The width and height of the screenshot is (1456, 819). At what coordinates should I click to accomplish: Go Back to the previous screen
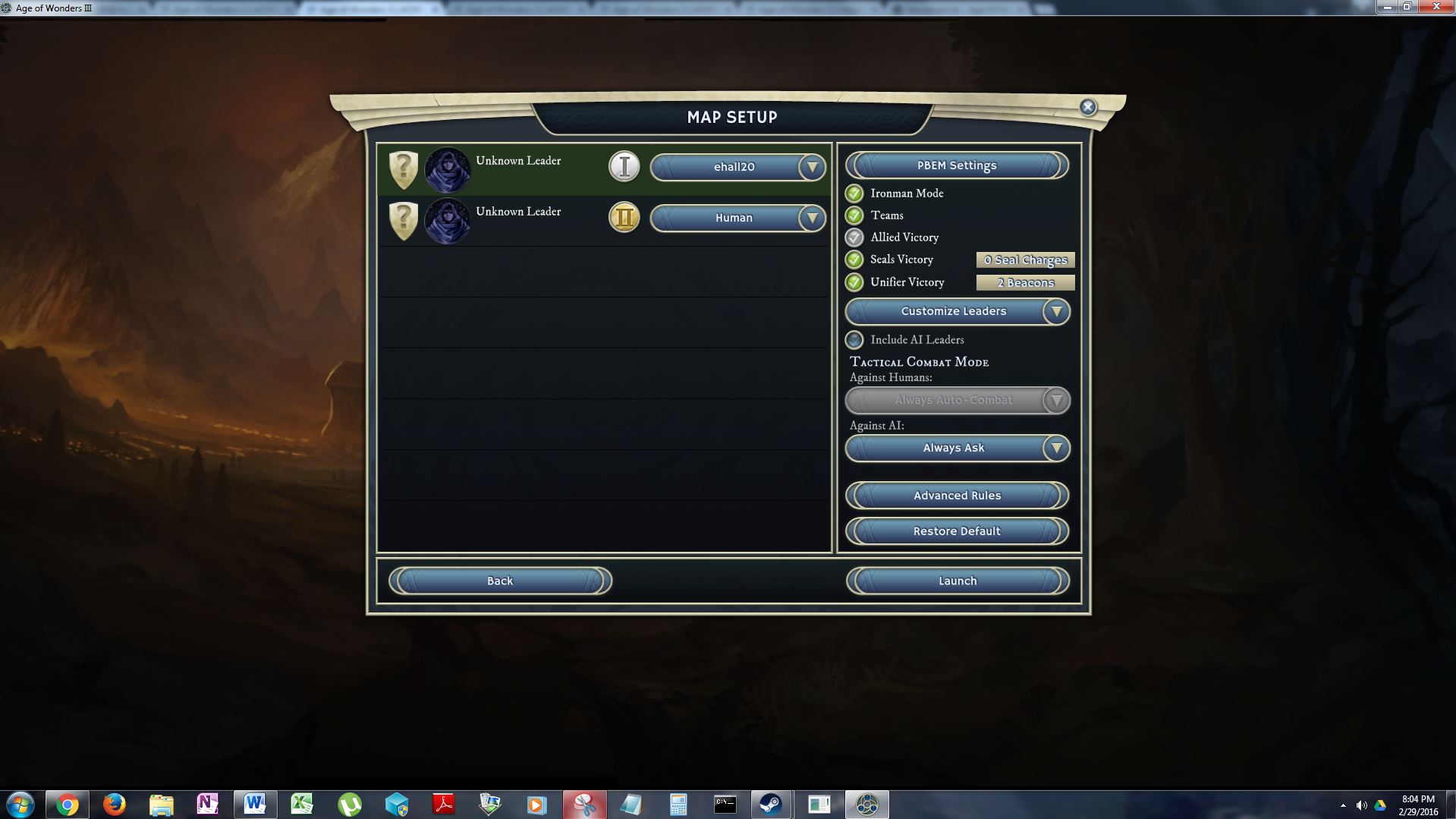click(x=500, y=581)
